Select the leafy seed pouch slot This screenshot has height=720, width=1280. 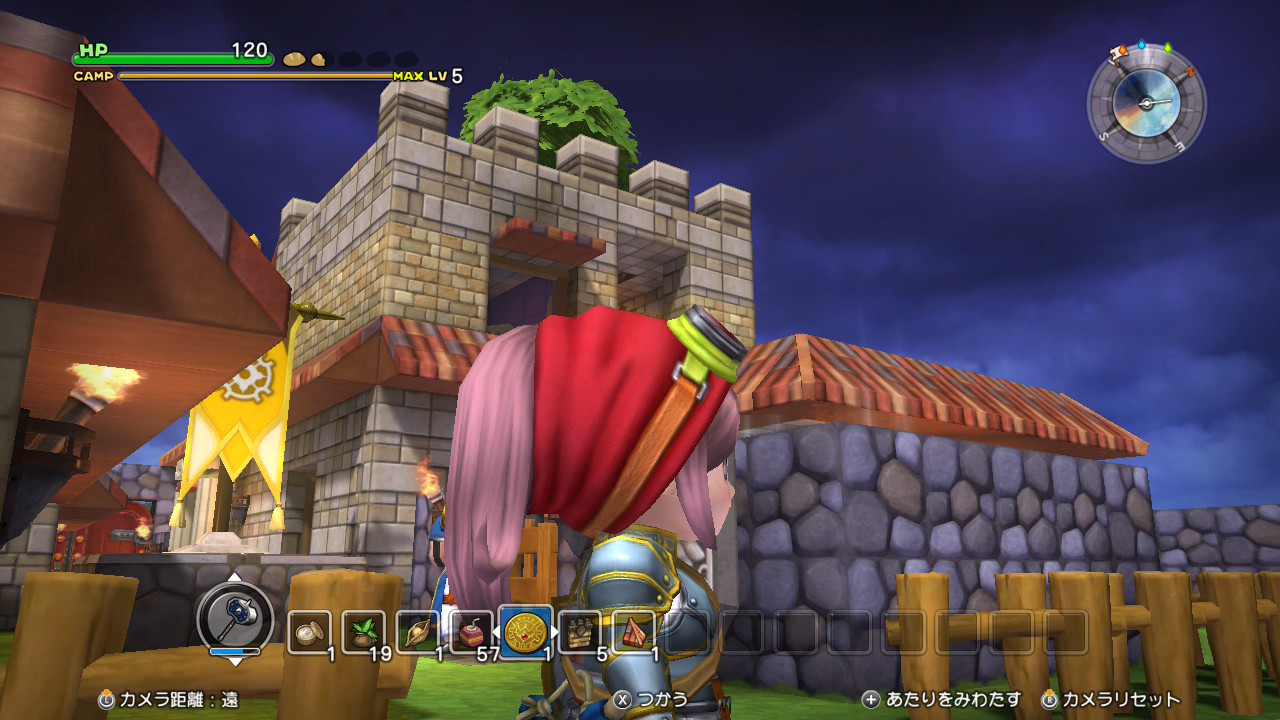coord(363,632)
